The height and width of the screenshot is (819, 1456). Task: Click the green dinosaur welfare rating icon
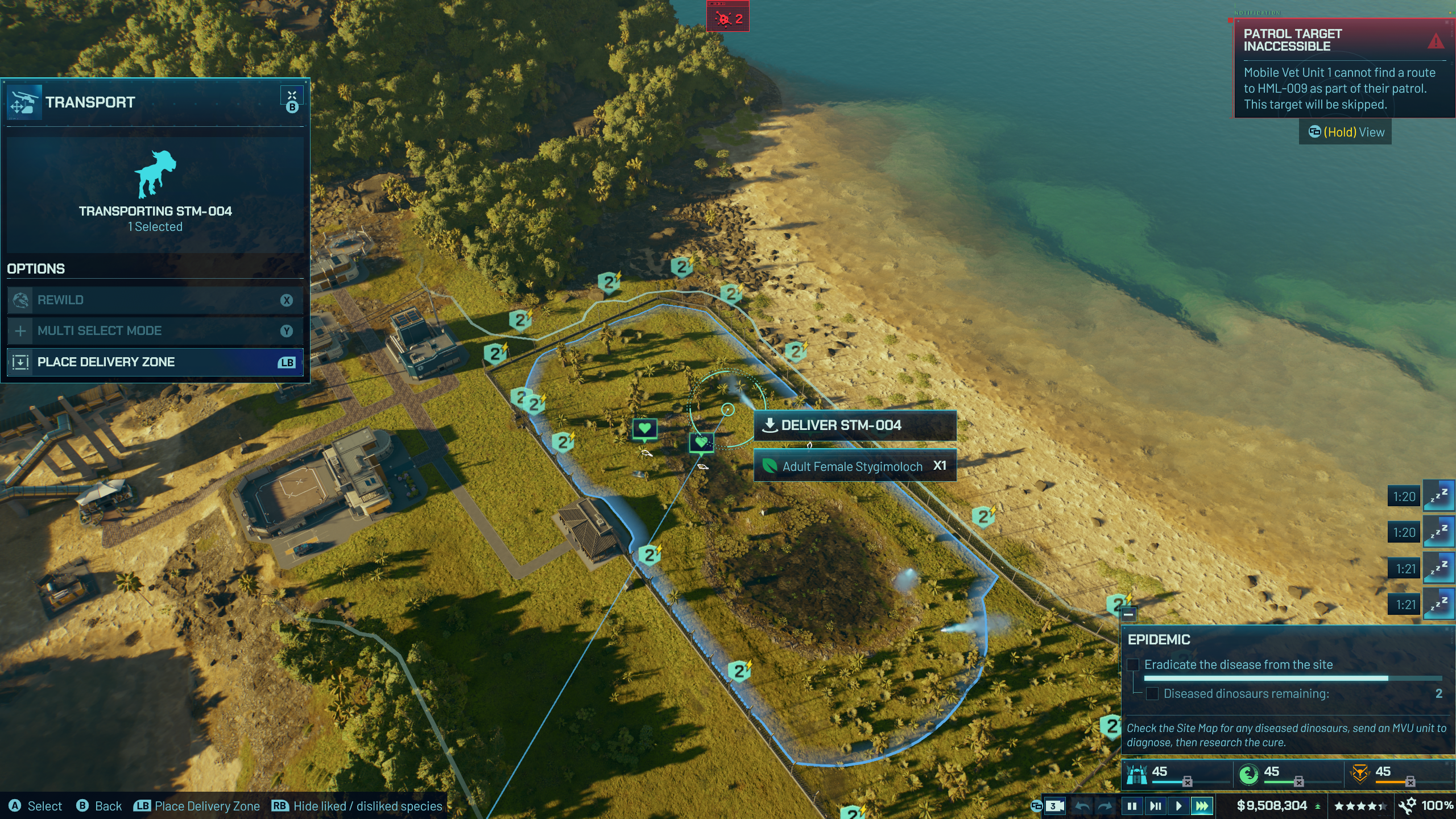[1248, 773]
